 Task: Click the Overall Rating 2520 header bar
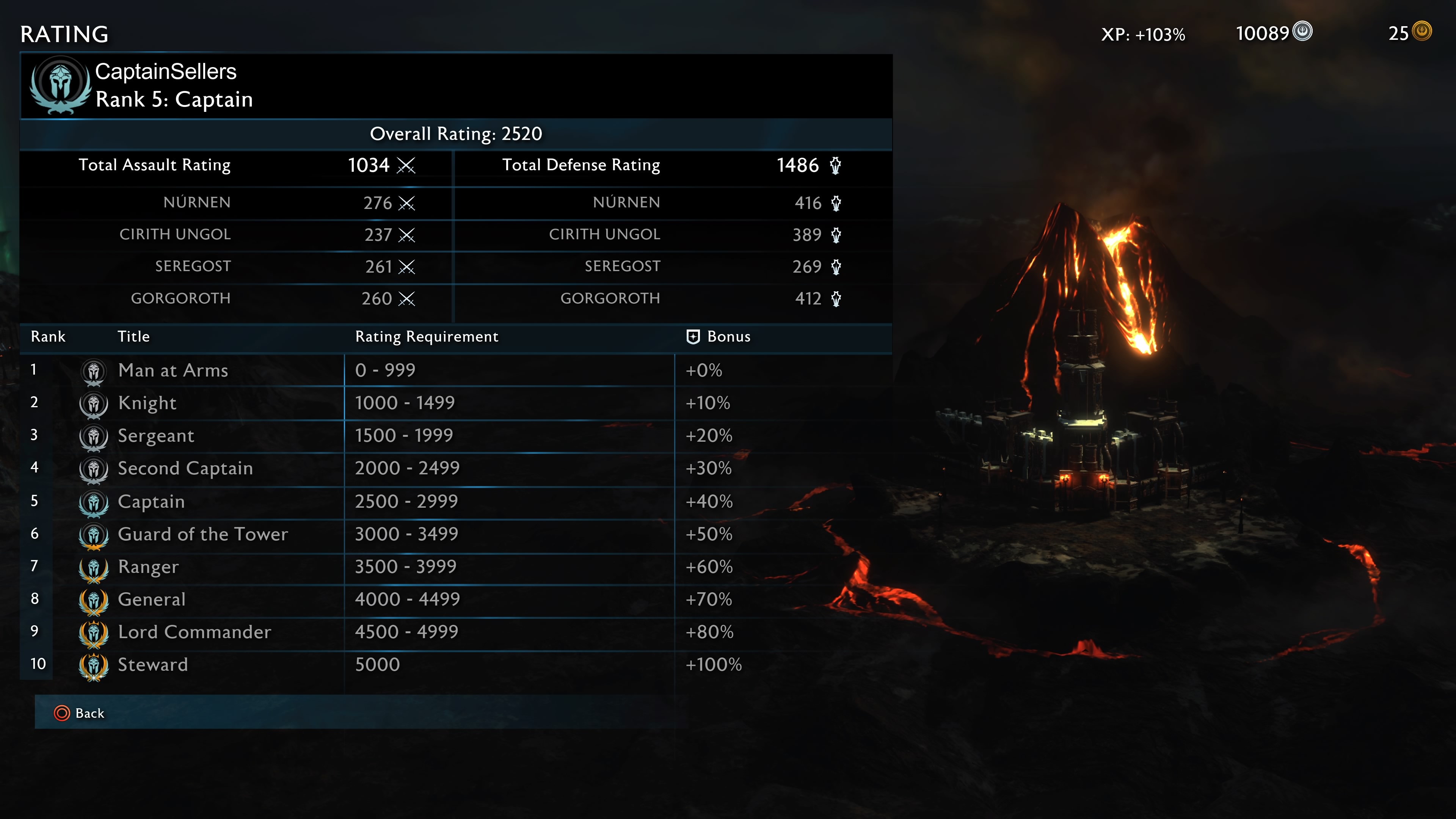[x=455, y=135]
